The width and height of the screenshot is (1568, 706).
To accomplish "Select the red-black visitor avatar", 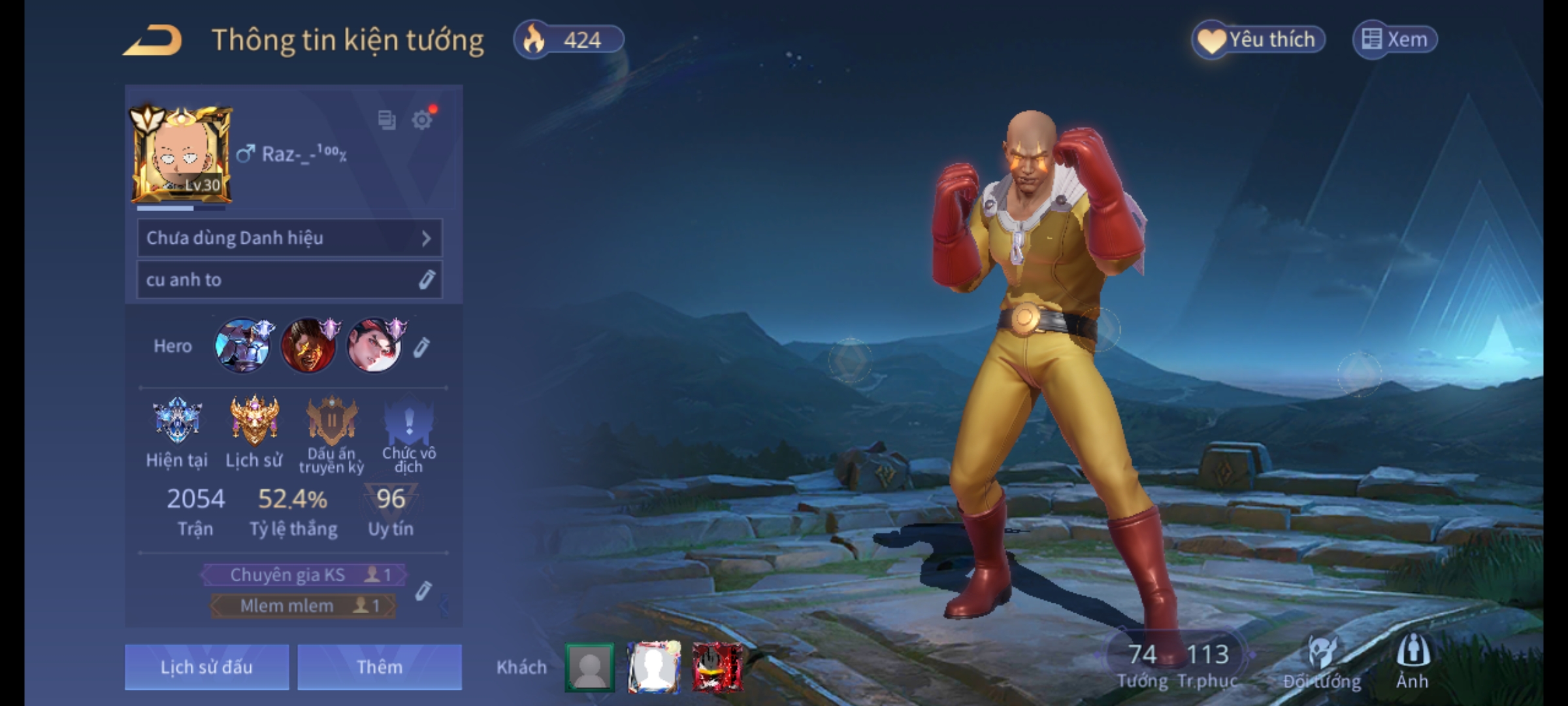I will coord(717,667).
